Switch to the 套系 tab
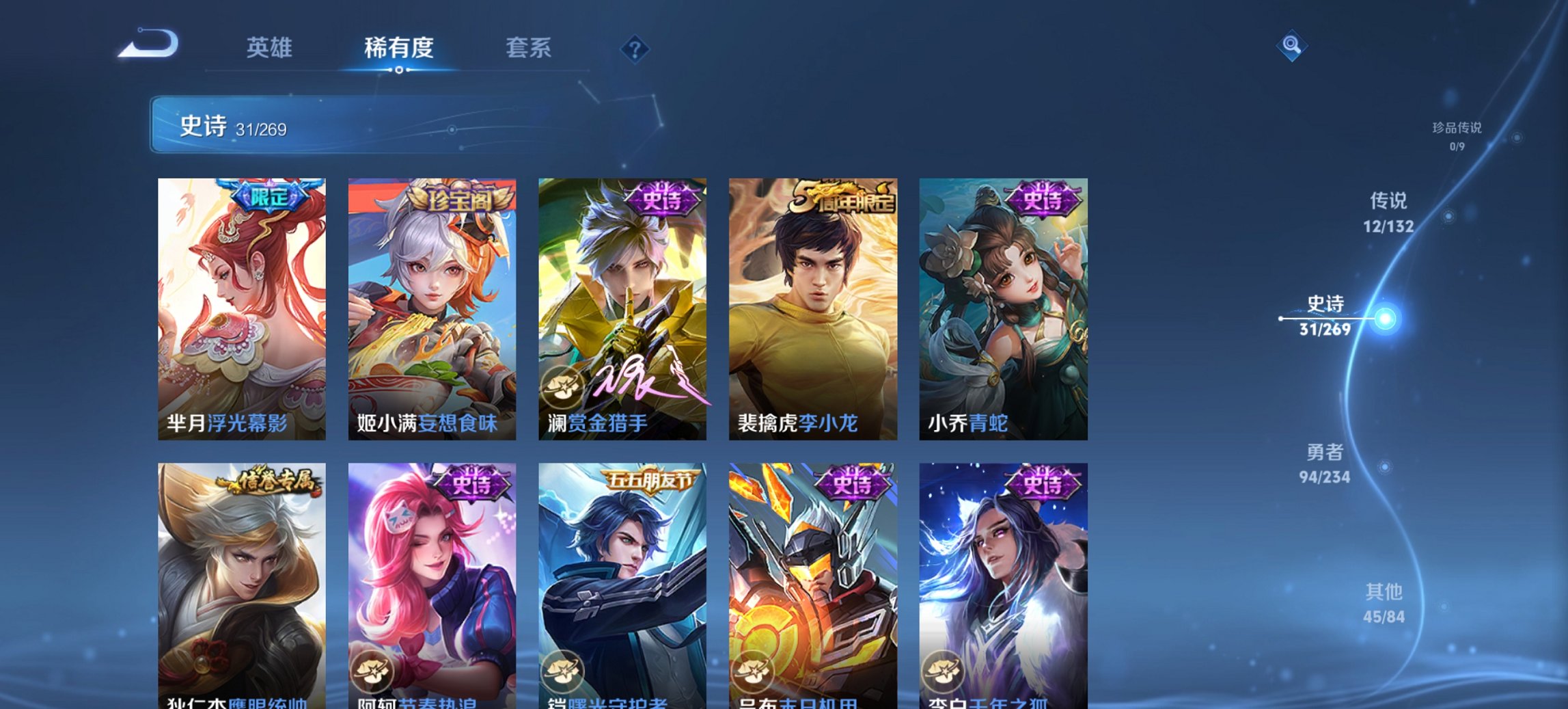1568x709 pixels. click(x=529, y=48)
